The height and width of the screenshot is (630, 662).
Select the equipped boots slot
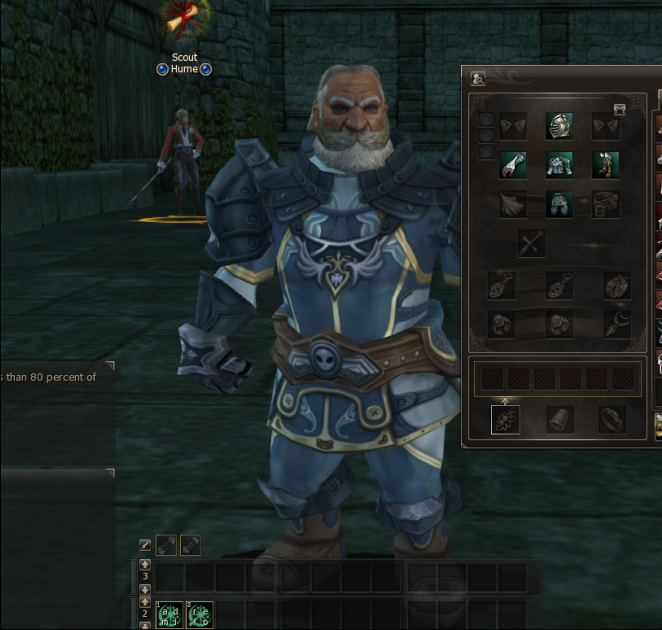click(x=605, y=165)
